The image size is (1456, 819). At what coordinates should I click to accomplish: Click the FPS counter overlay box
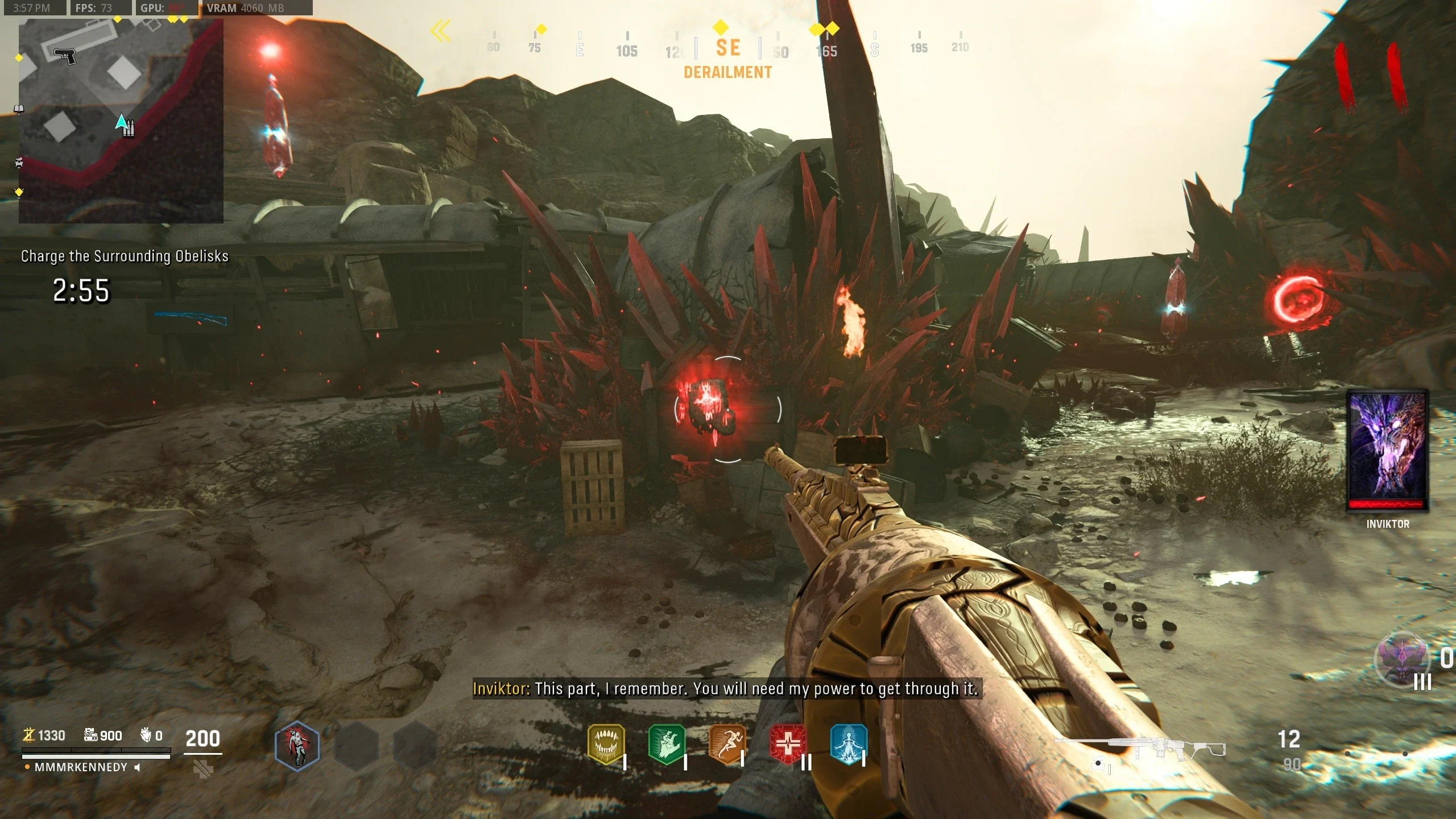point(101,8)
